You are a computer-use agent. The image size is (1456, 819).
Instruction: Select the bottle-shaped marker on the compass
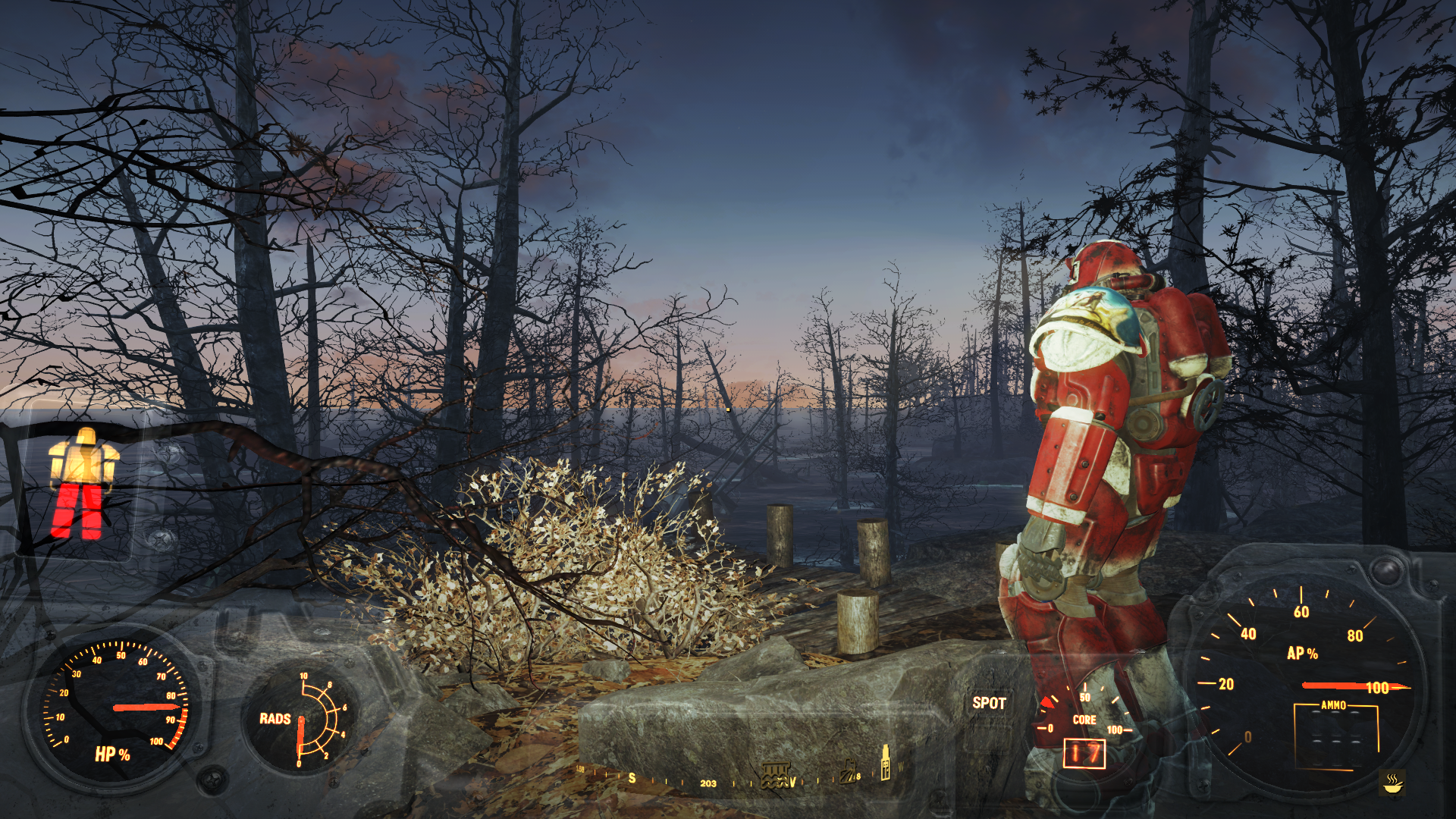coord(884,761)
